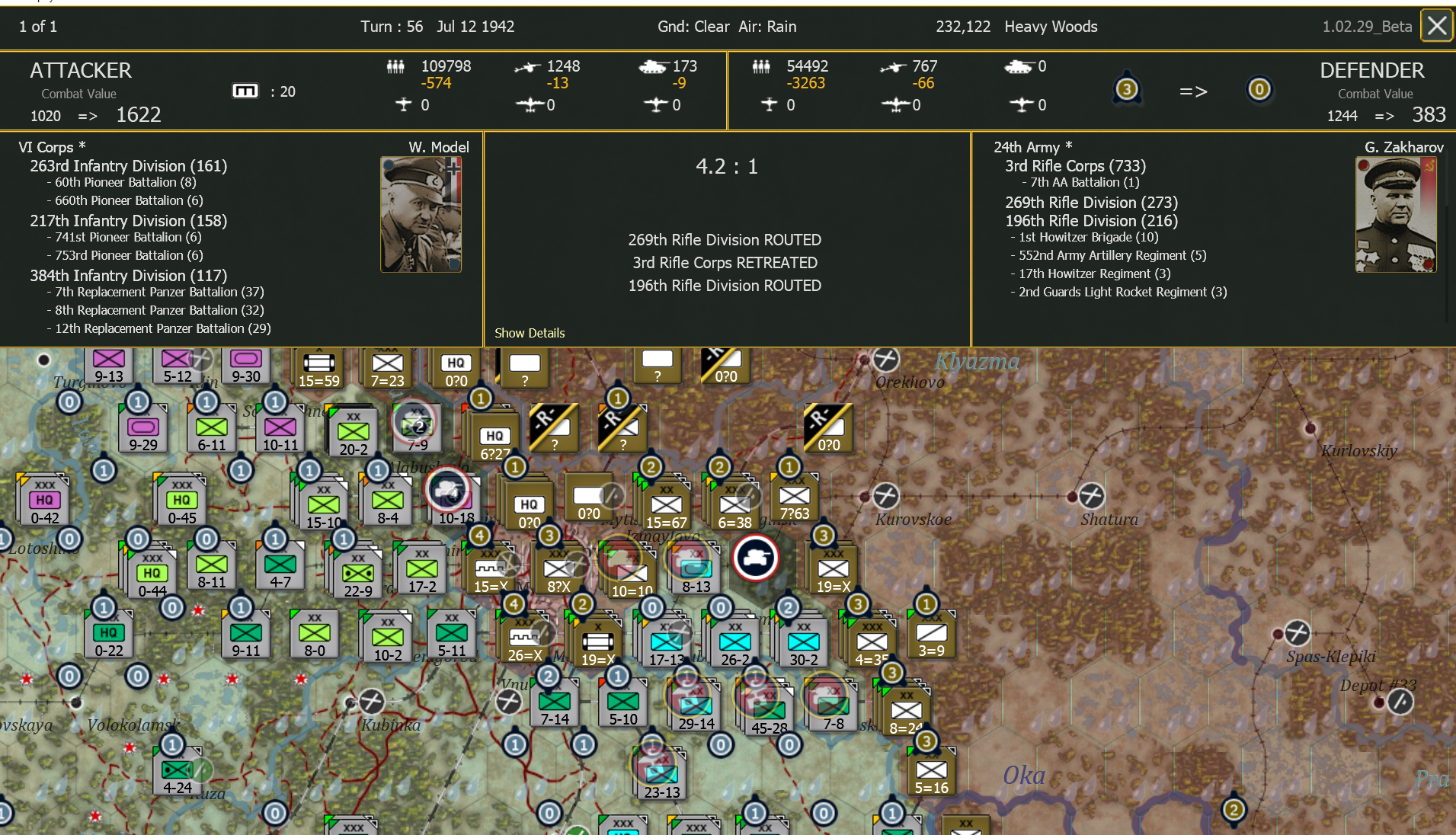Open the Show Details link
The height and width of the screenshot is (835, 1456).
[x=529, y=333]
